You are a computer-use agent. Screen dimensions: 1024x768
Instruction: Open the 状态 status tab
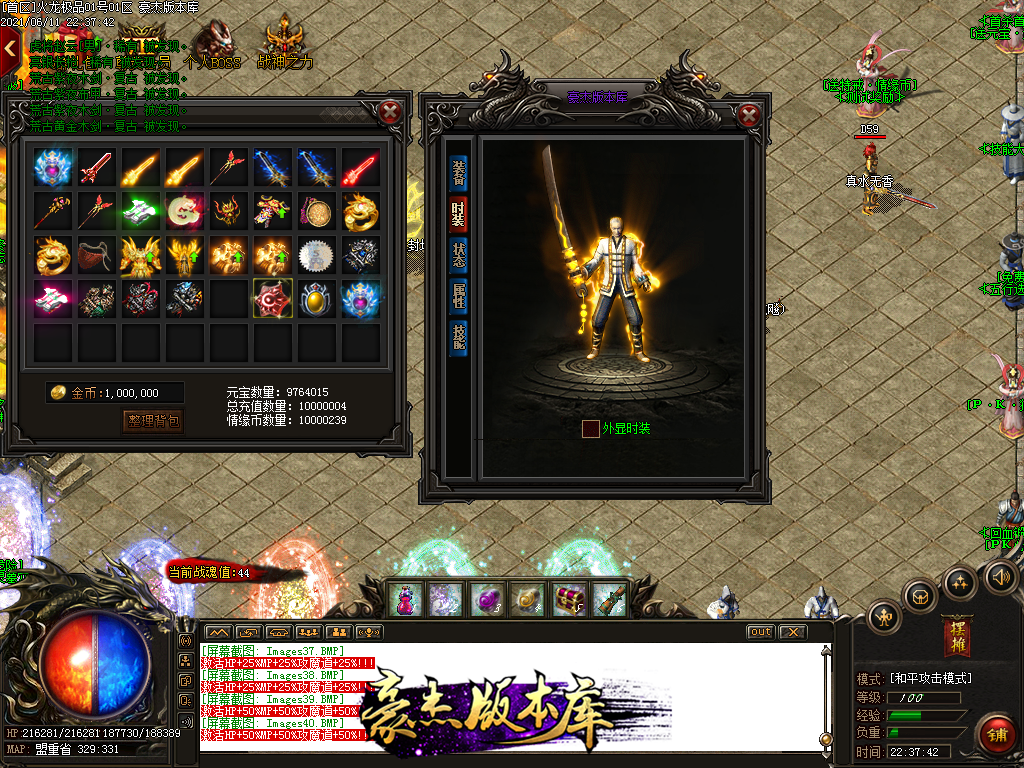(458, 254)
